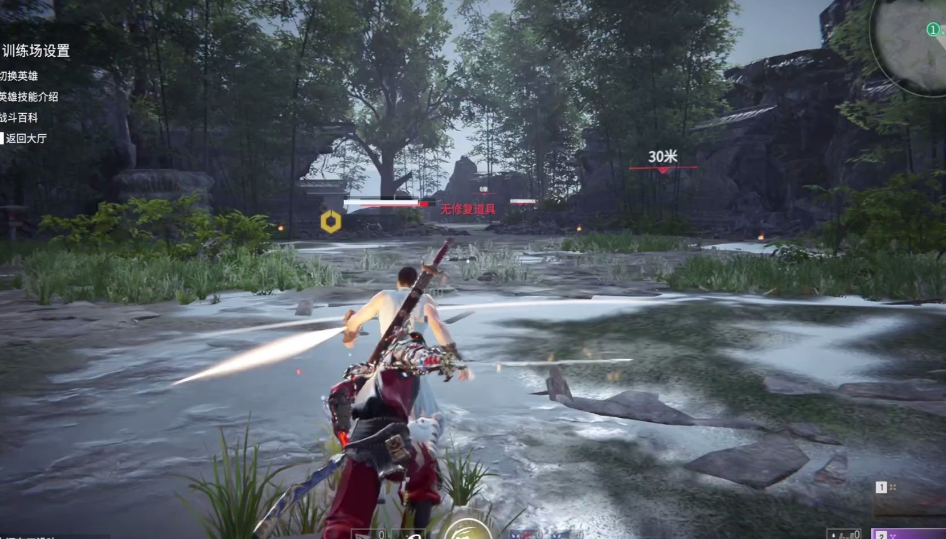Open the 战斗百科 combat encyclopedia
The height and width of the screenshot is (539, 946).
click(x=19, y=118)
